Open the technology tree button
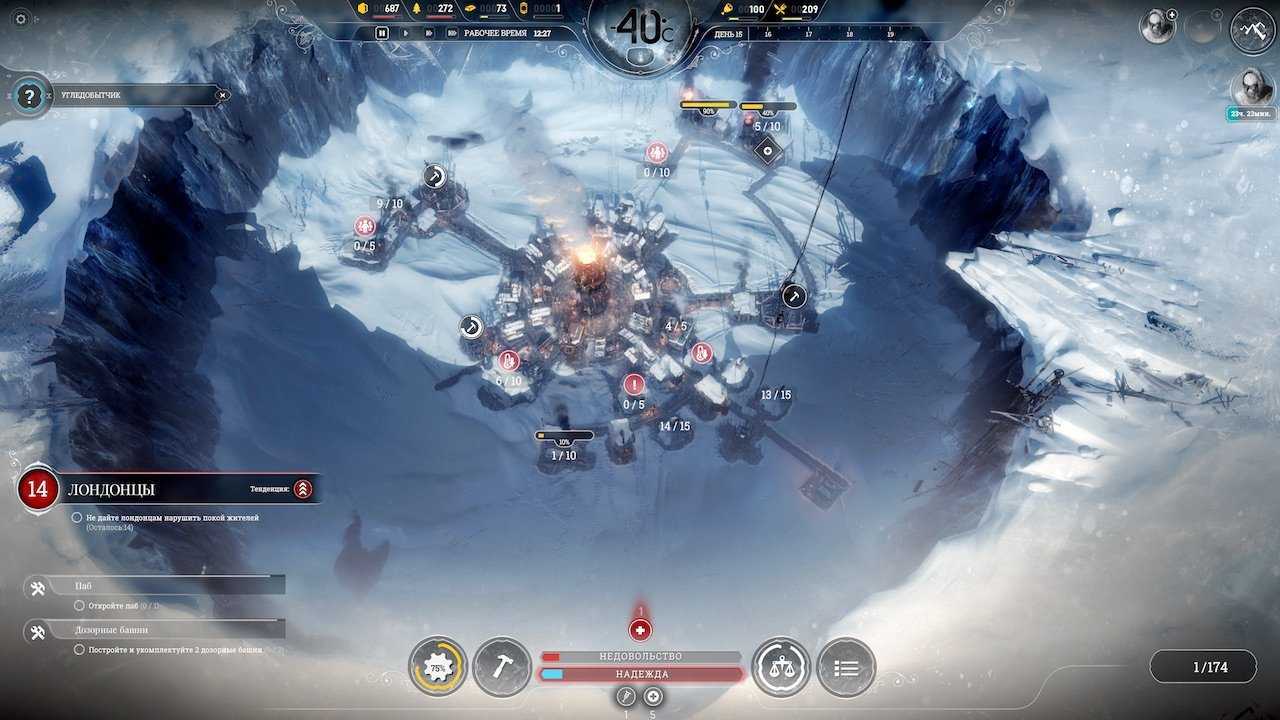 pos(1252,29)
